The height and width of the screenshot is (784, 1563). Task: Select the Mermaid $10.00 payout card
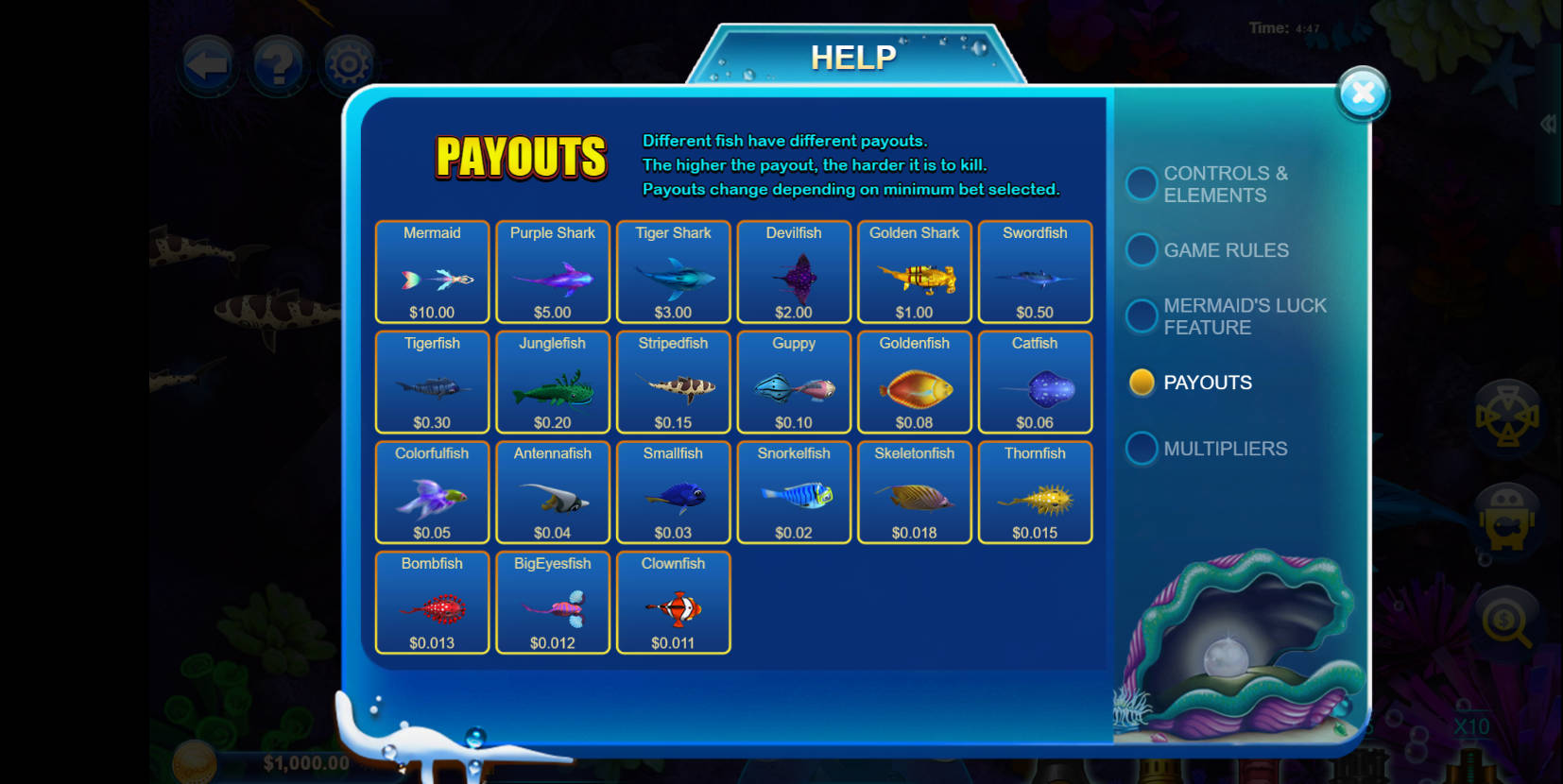point(432,272)
